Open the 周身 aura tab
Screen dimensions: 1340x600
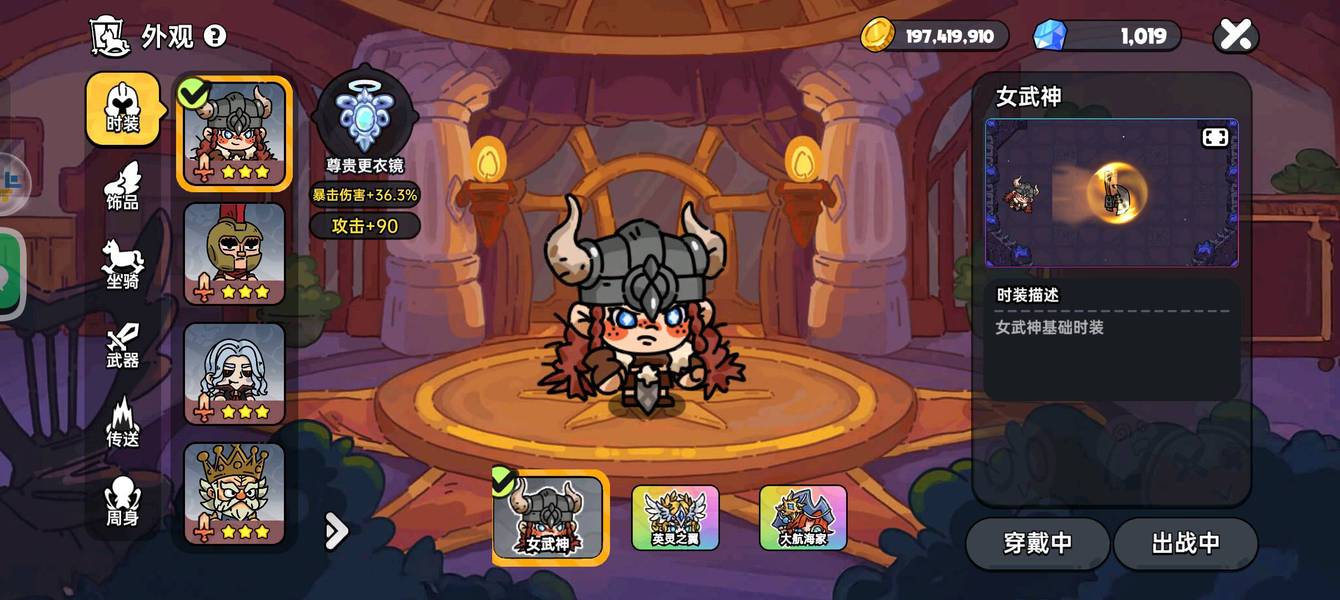pyautogui.click(x=123, y=502)
